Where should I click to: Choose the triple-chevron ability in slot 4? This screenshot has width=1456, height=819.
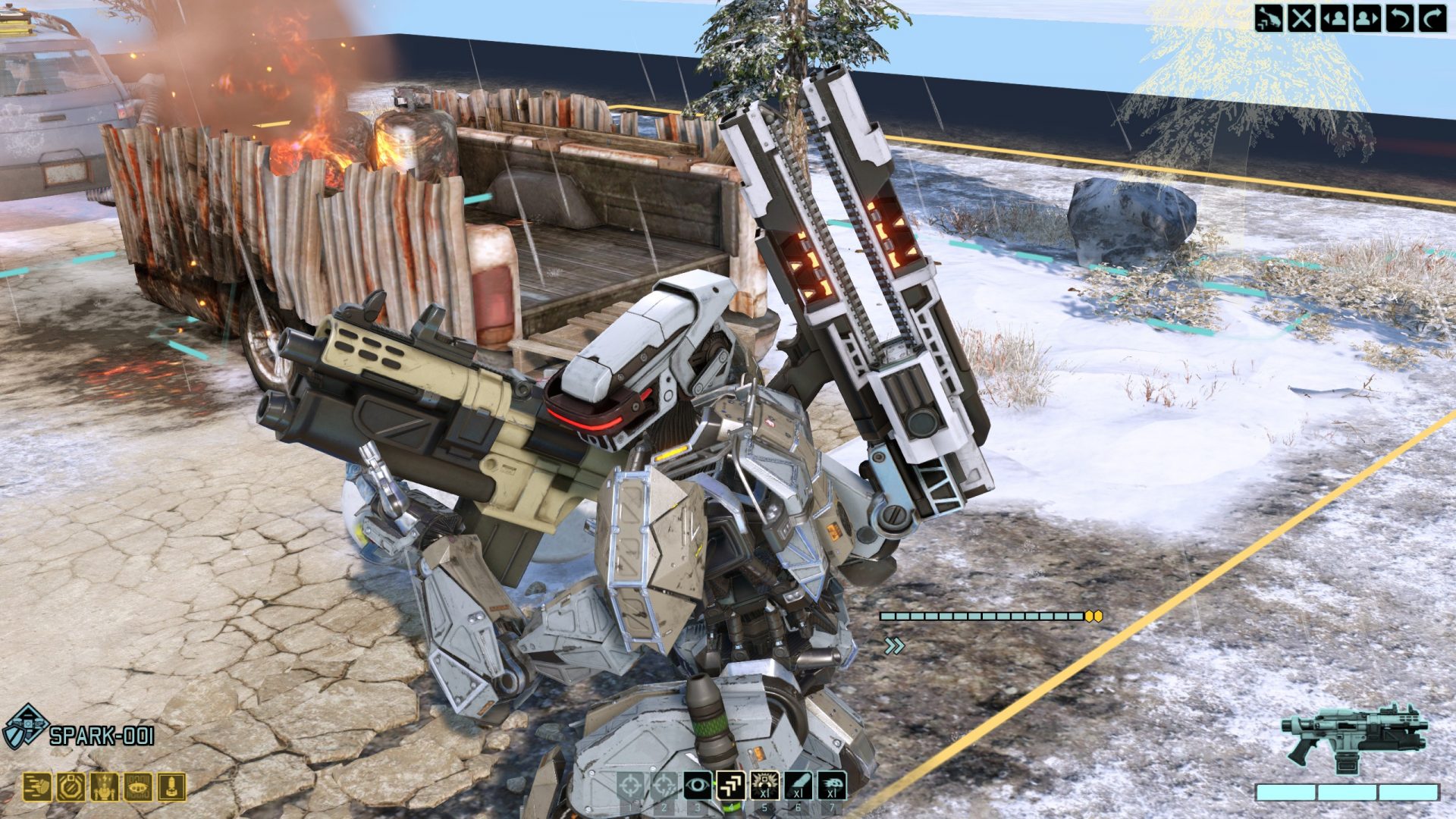[731, 786]
